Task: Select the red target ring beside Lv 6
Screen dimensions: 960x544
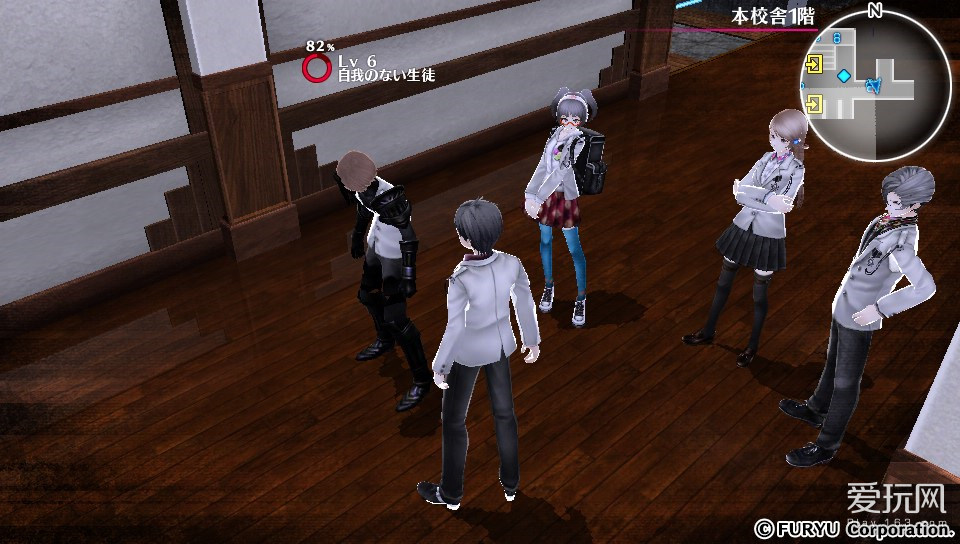Action: click(x=317, y=68)
